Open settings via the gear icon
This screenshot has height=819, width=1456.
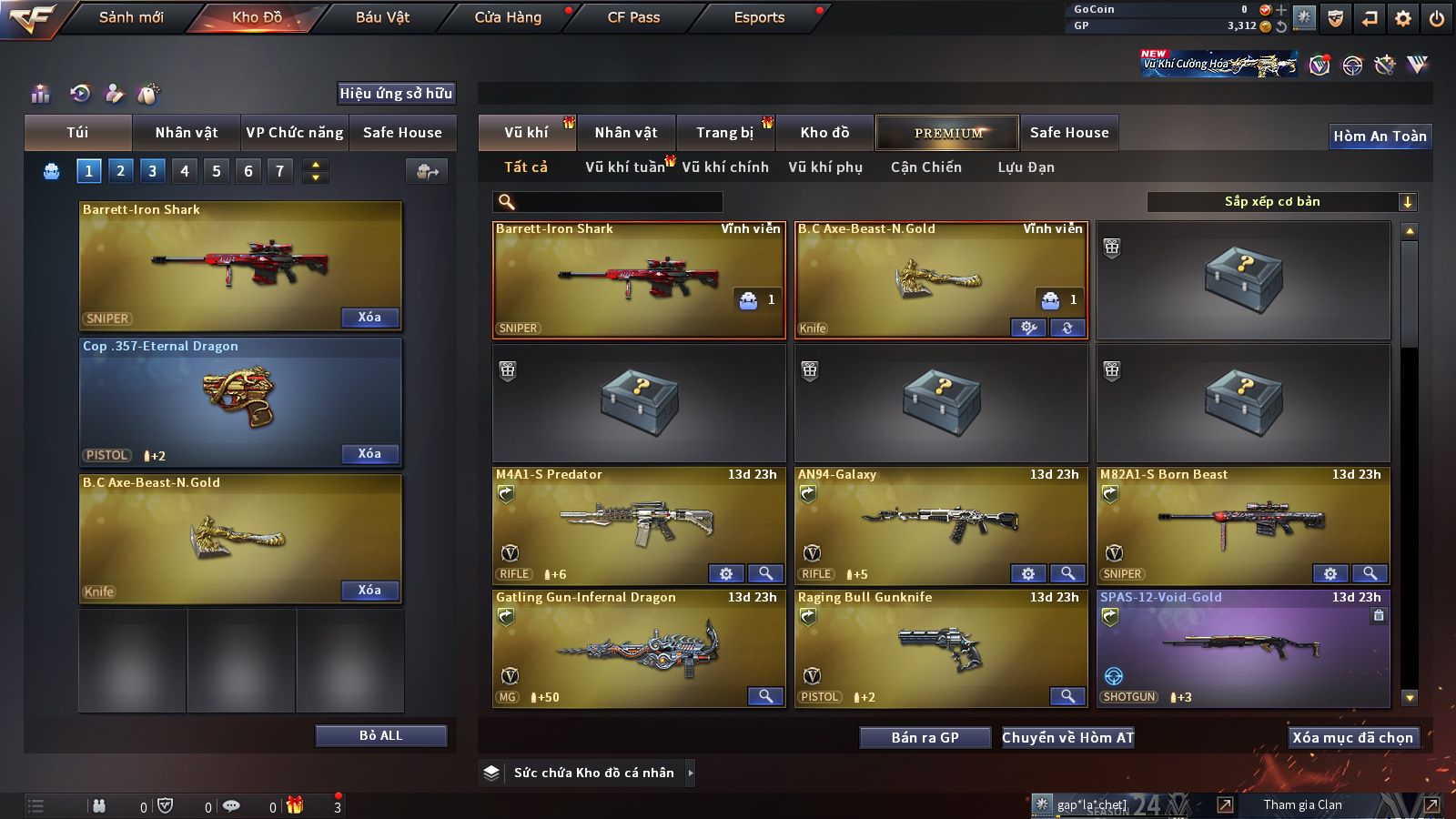tap(1403, 18)
